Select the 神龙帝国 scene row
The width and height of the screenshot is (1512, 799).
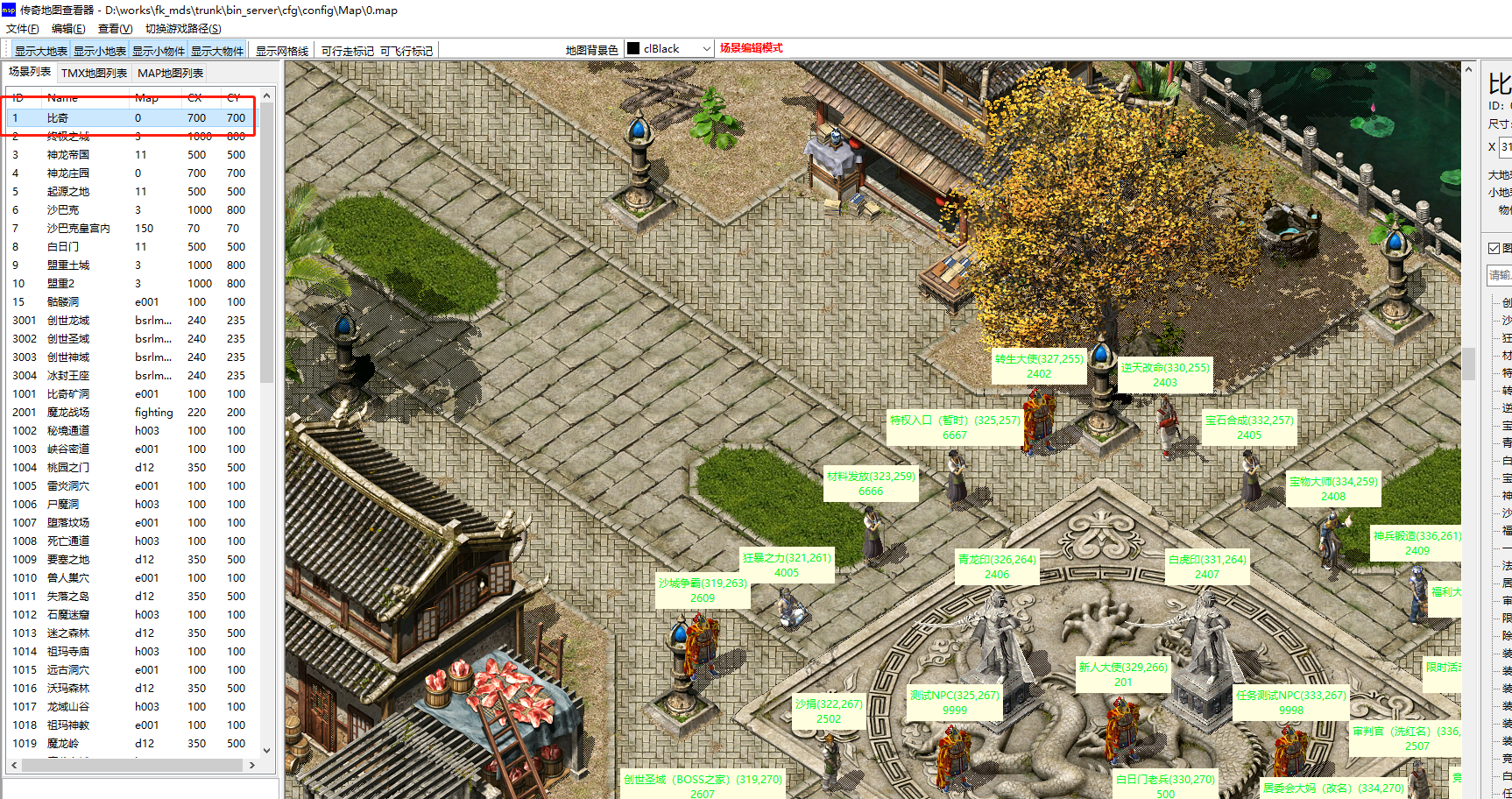(68, 155)
